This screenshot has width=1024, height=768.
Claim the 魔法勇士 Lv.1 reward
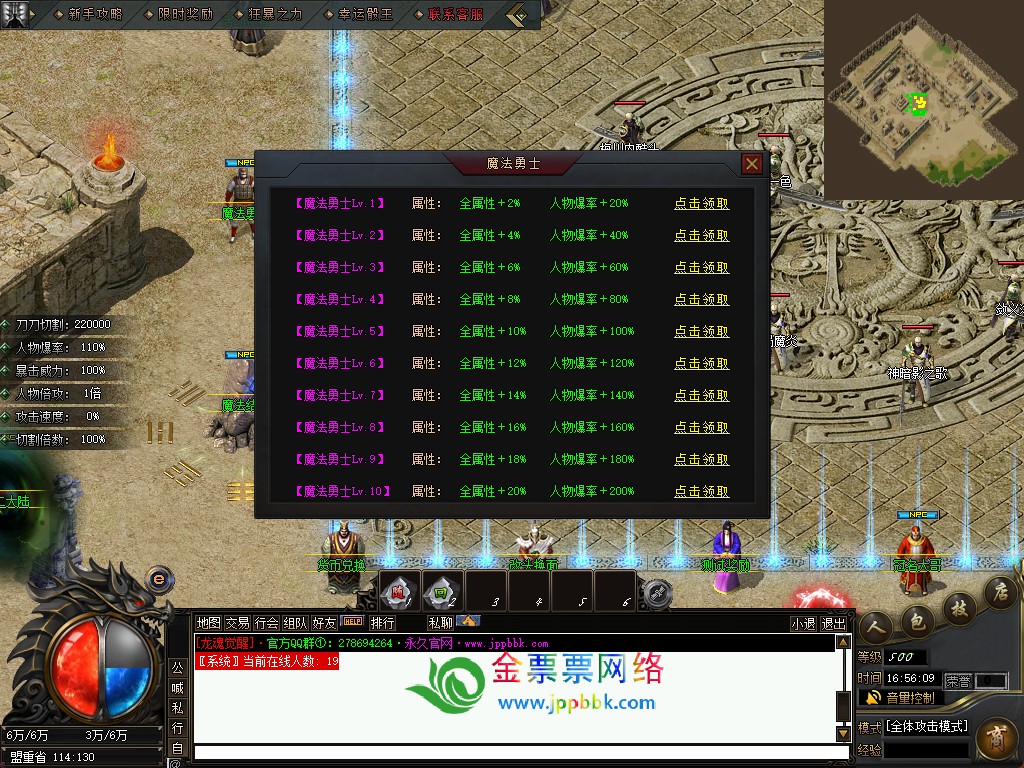pyautogui.click(x=701, y=204)
